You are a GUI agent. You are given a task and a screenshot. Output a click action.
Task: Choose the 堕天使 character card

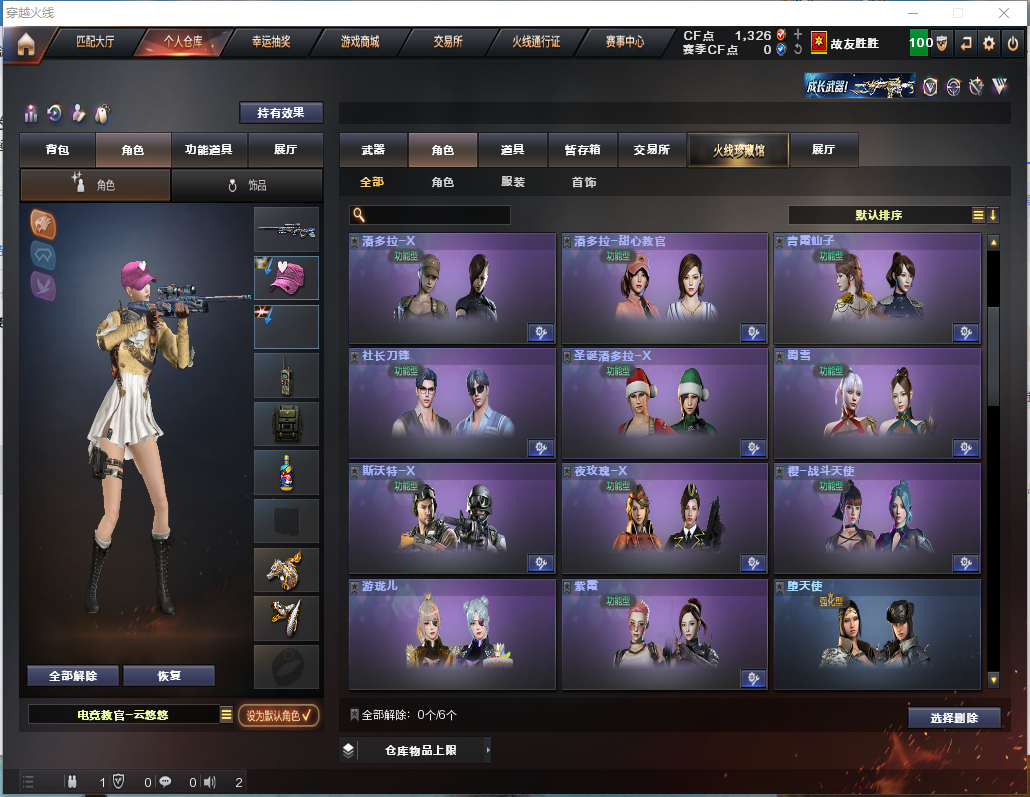tap(877, 634)
